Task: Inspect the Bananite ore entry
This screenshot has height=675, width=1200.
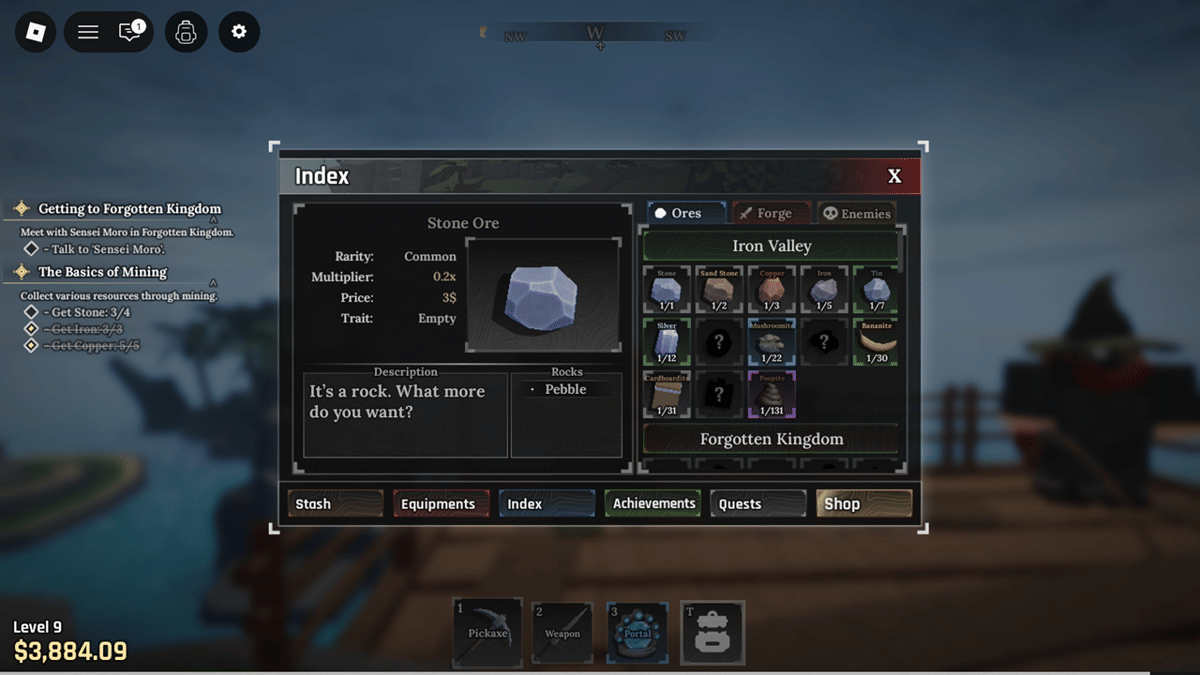Action: (x=876, y=342)
